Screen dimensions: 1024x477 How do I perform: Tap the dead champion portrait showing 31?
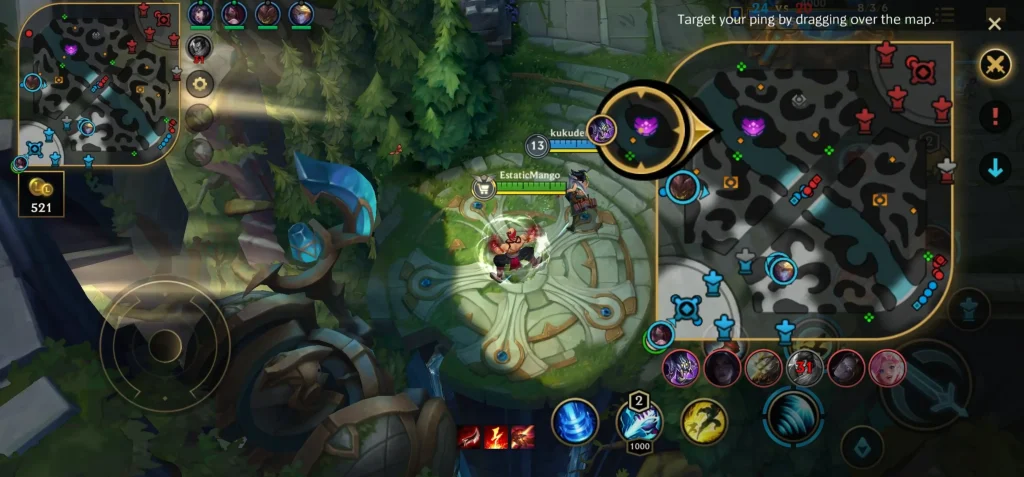(x=805, y=368)
